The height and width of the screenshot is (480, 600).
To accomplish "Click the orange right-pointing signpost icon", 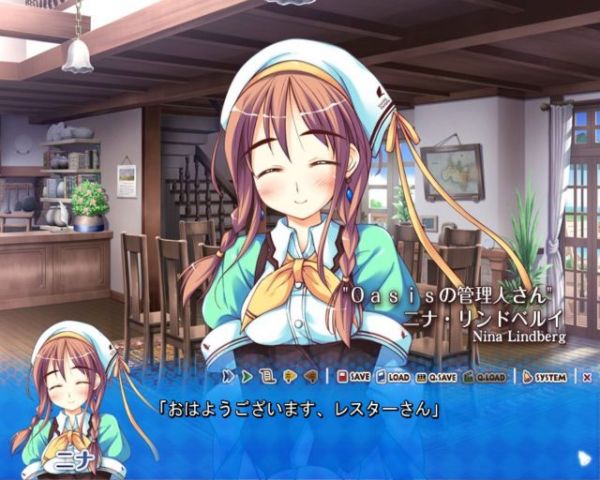I will coord(292,377).
